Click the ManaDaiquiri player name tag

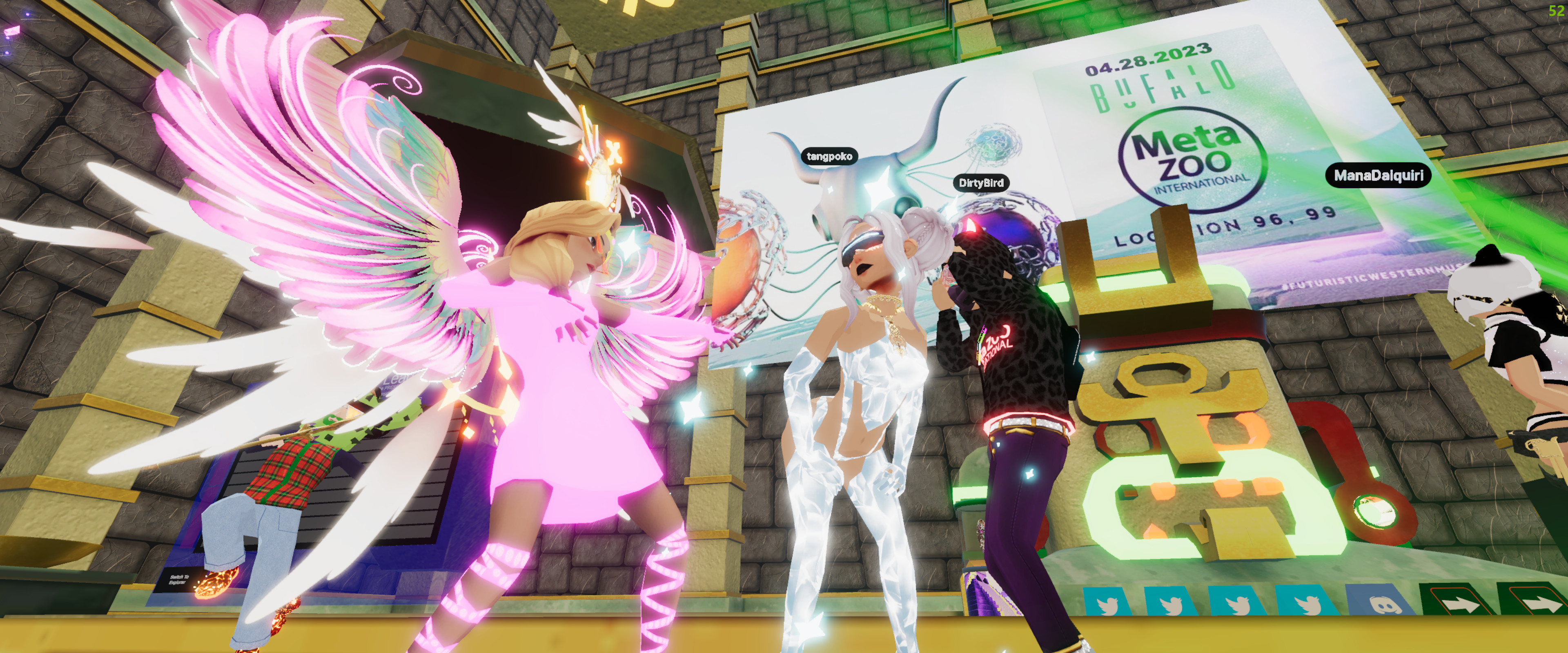coord(1378,175)
